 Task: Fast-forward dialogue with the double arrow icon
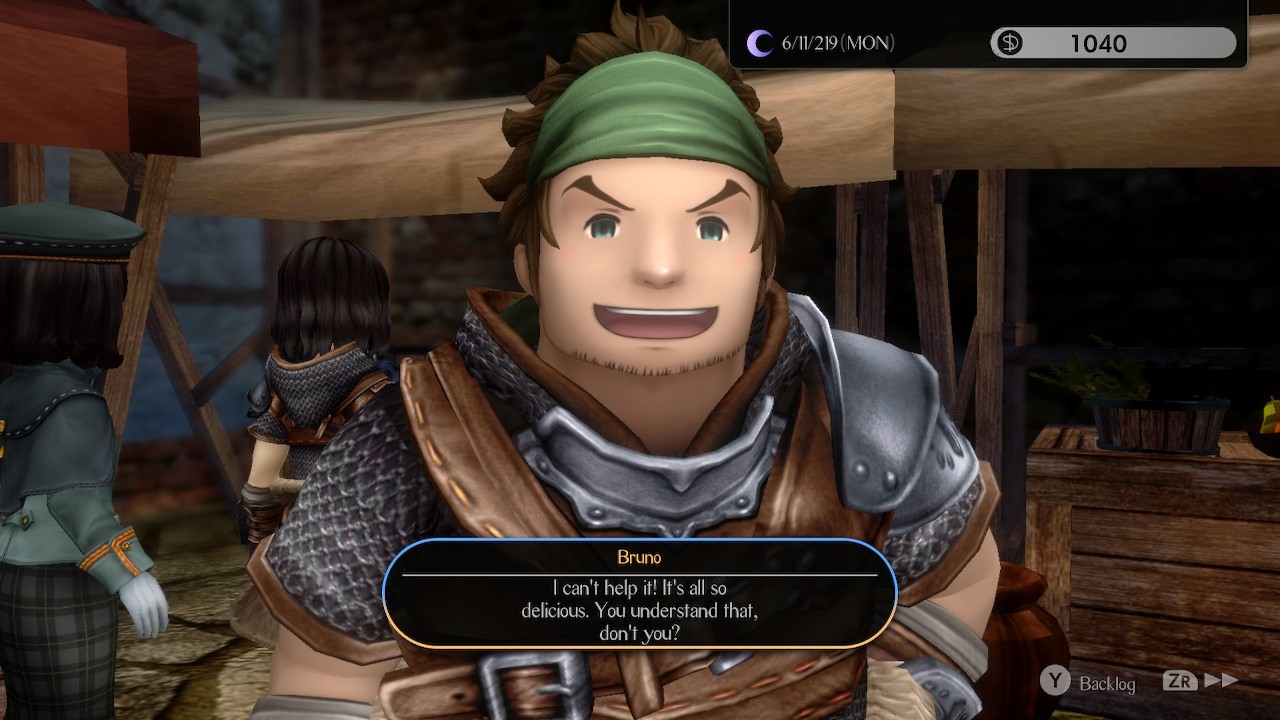[1221, 680]
